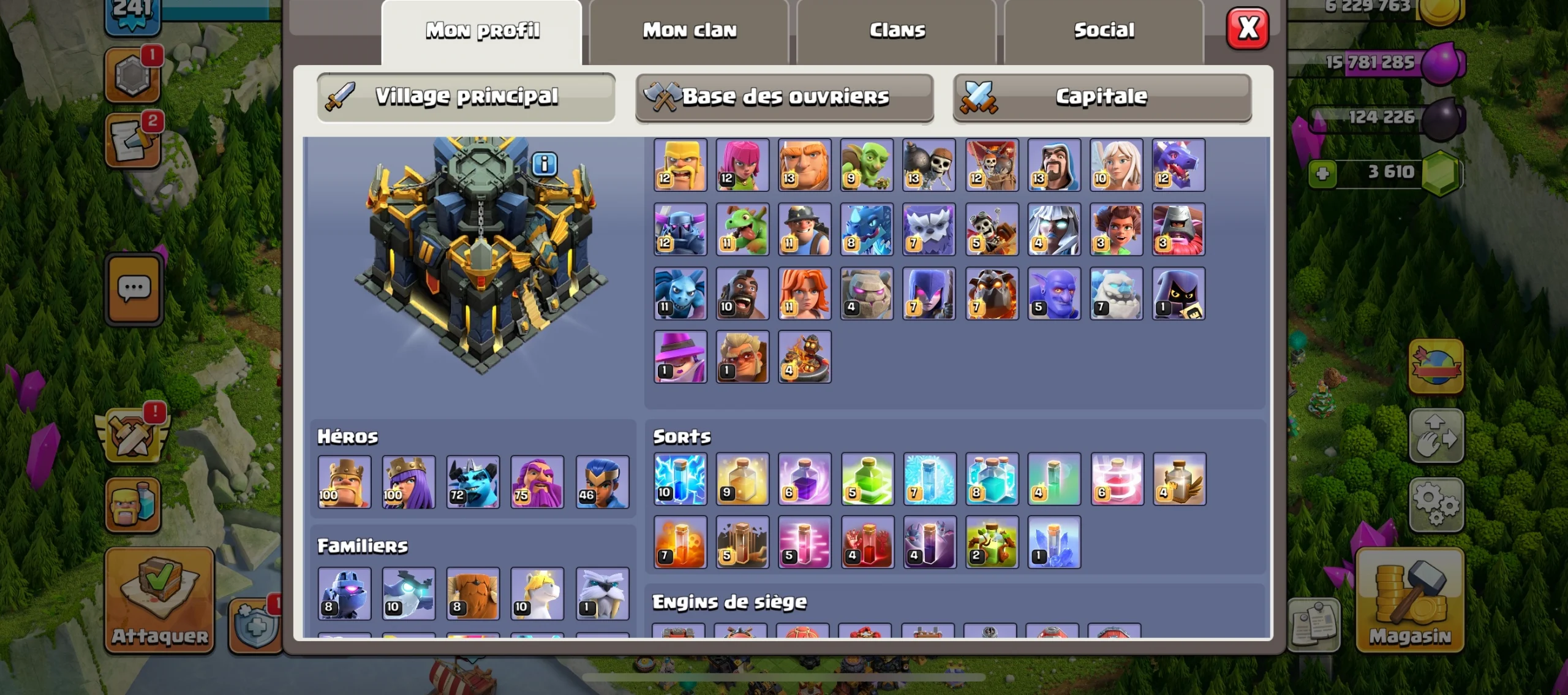The image size is (1568, 695).
Task: View the Rage Spell icon
Action: [x=805, y=481]
